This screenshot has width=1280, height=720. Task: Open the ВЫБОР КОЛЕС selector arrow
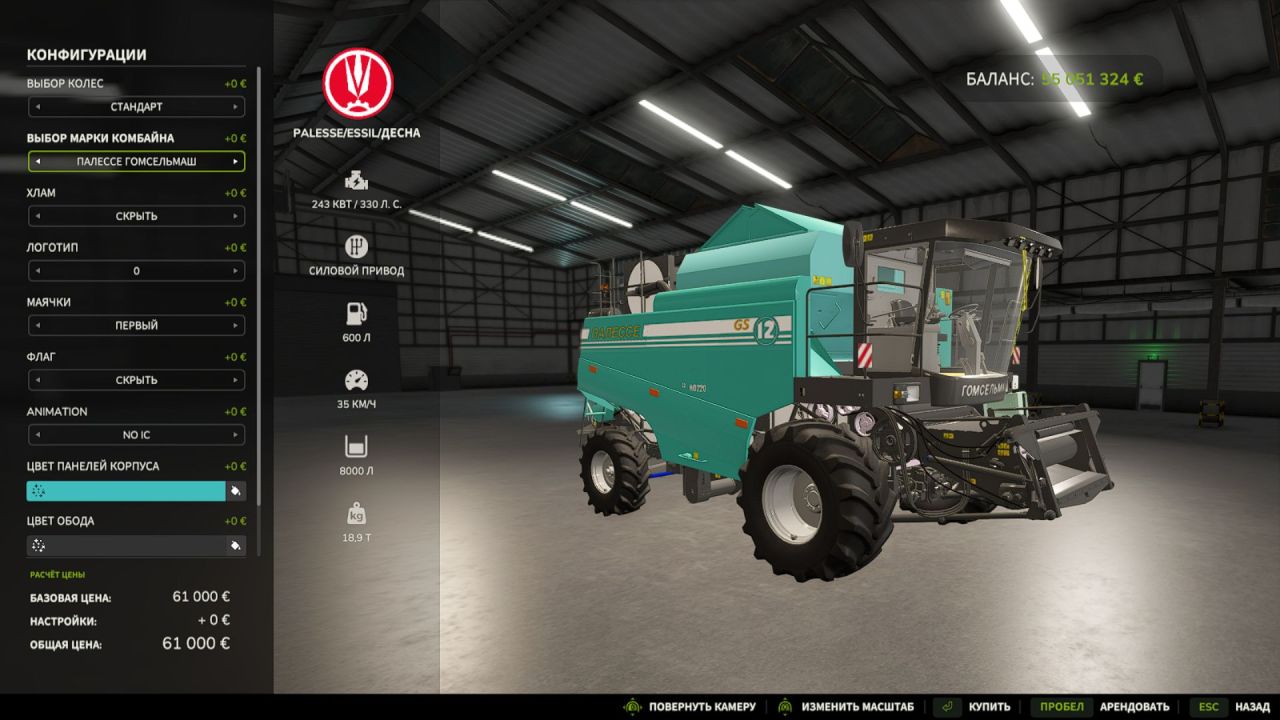(x=237, y=107)
